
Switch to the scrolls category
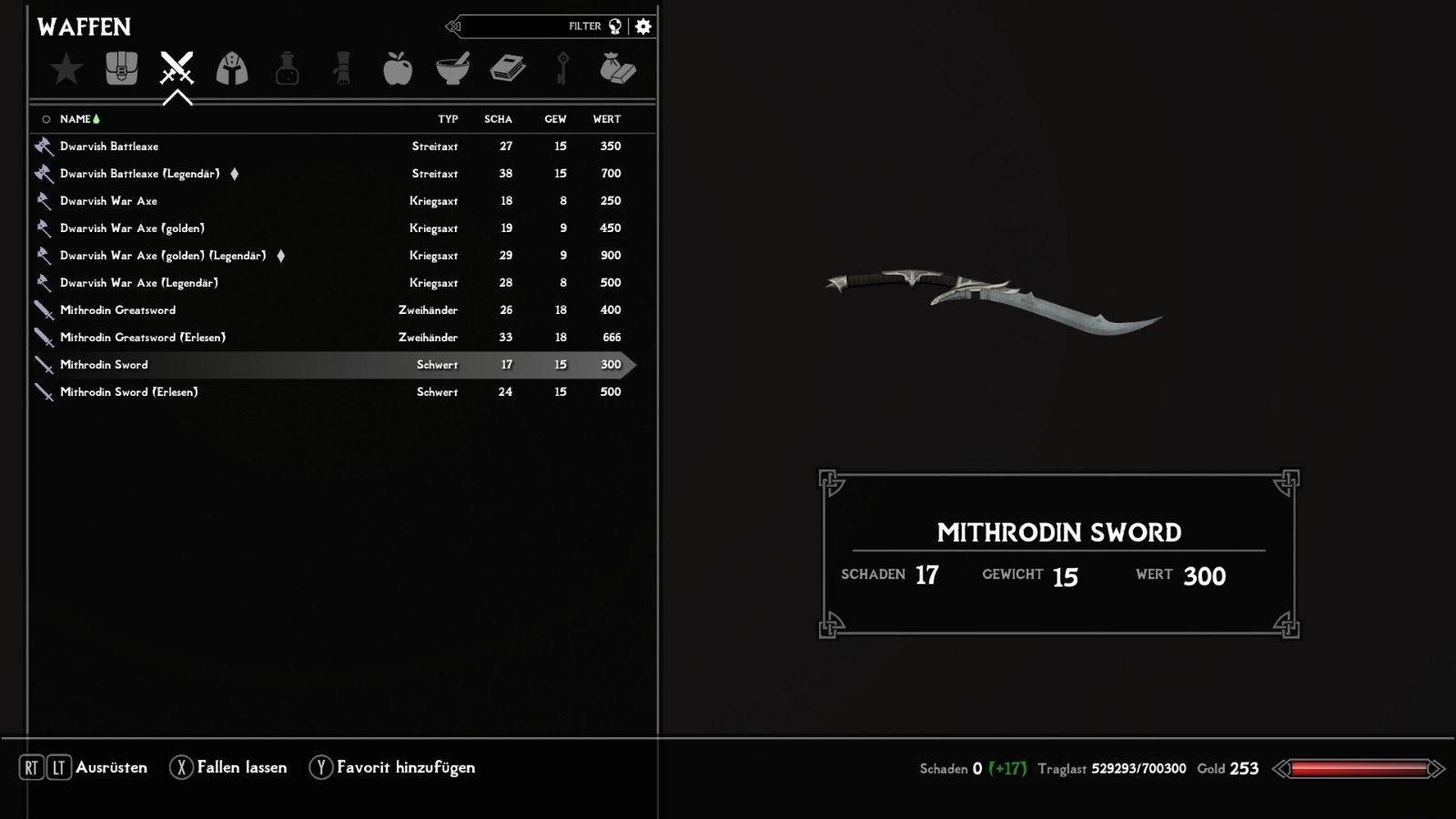342,69
